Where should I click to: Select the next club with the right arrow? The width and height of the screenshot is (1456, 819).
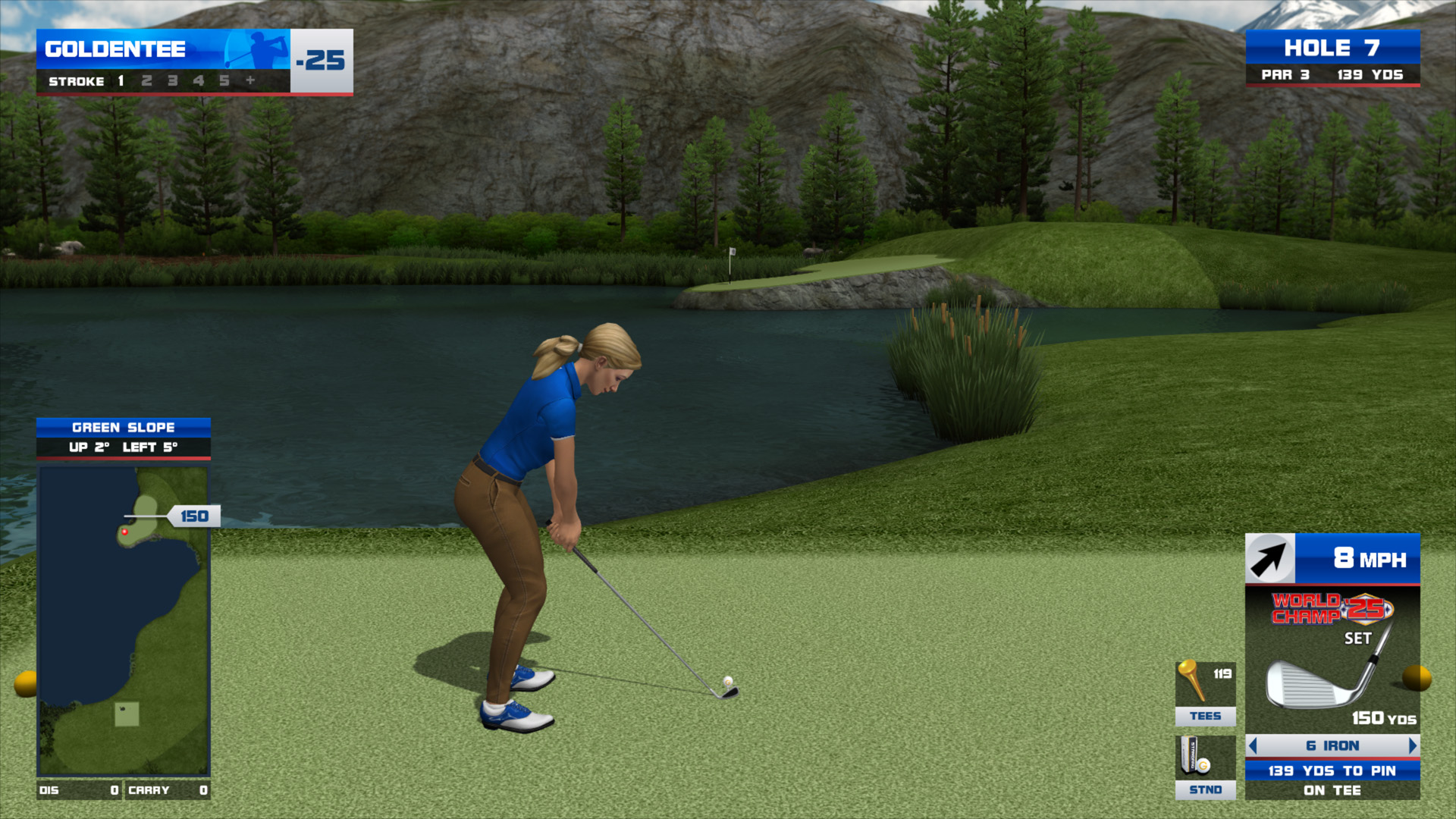pyautogui.click(x=1412, y=746)
